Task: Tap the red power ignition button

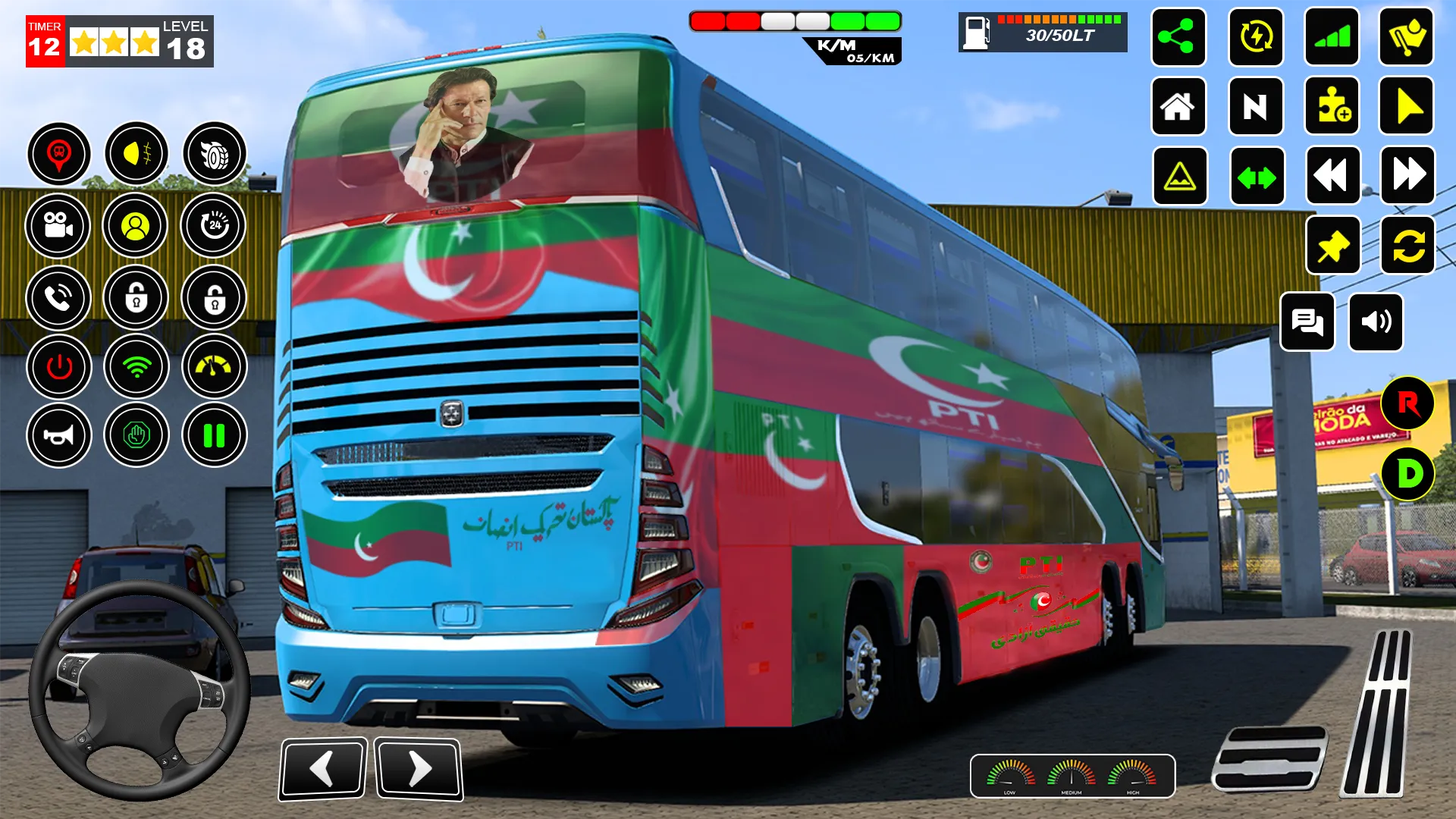Action: 59,367
